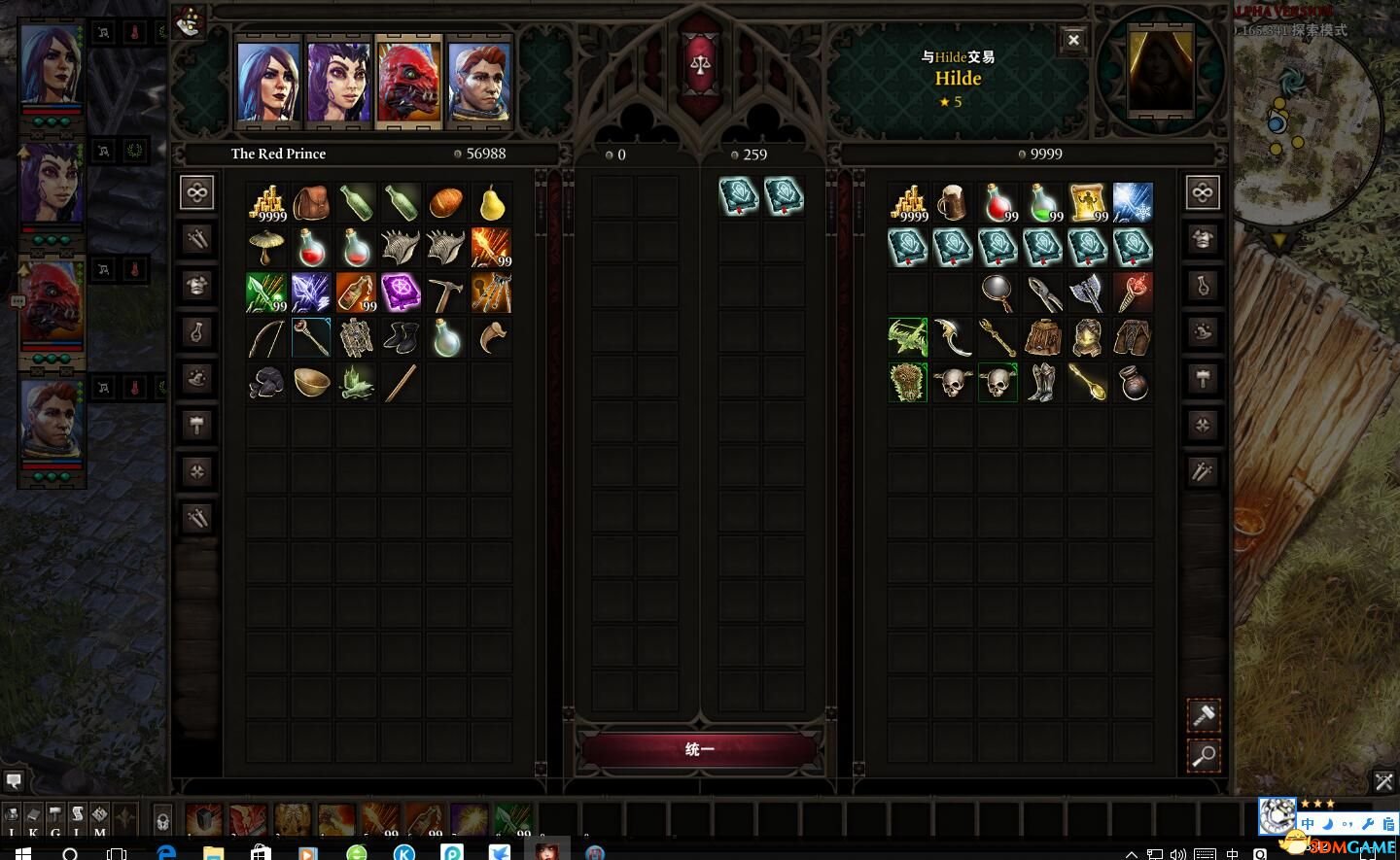Click the red balance button at bottom

[x=699, y=749]
